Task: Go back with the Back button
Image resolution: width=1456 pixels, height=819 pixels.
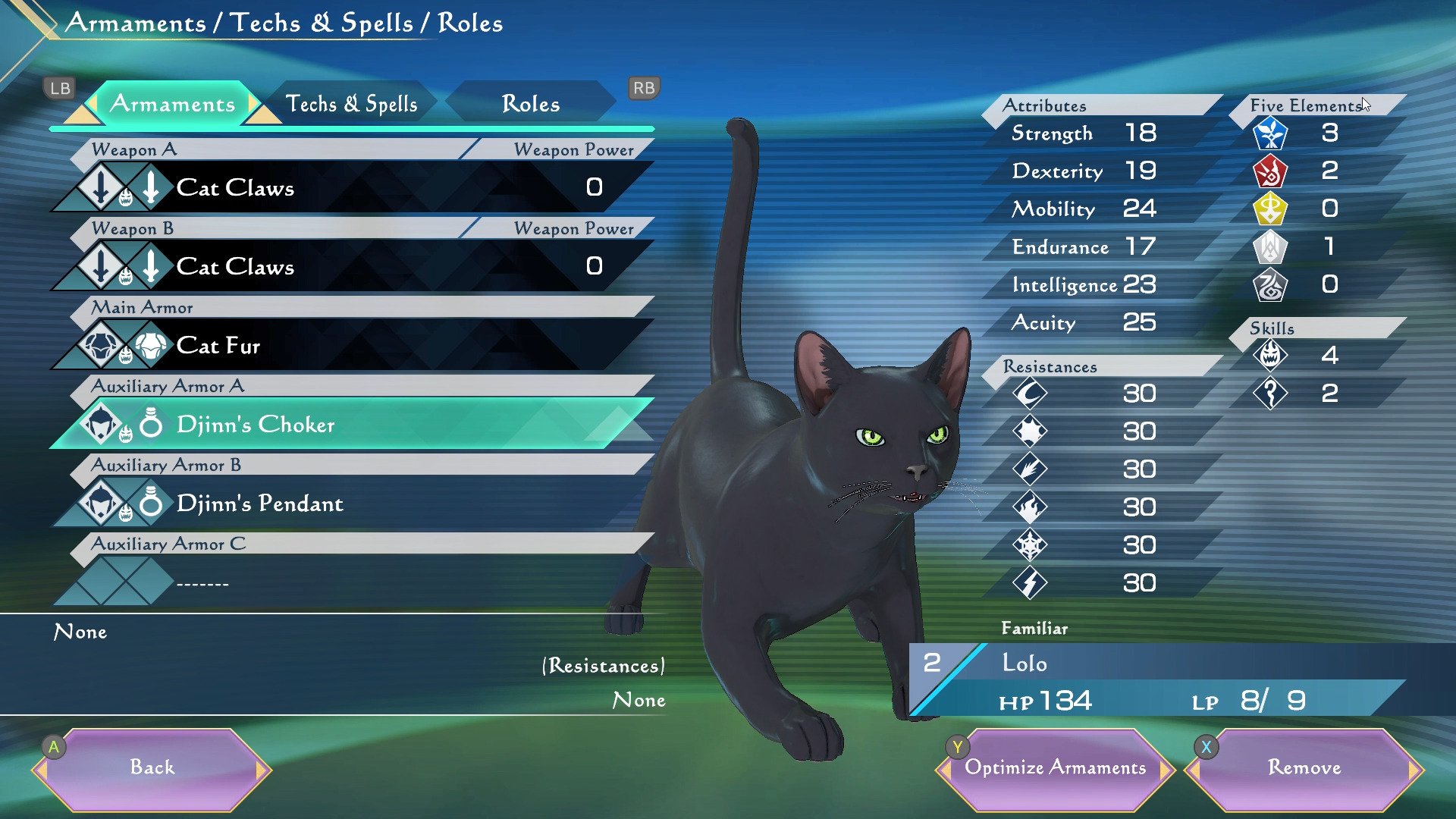Action: coord(152,767)
